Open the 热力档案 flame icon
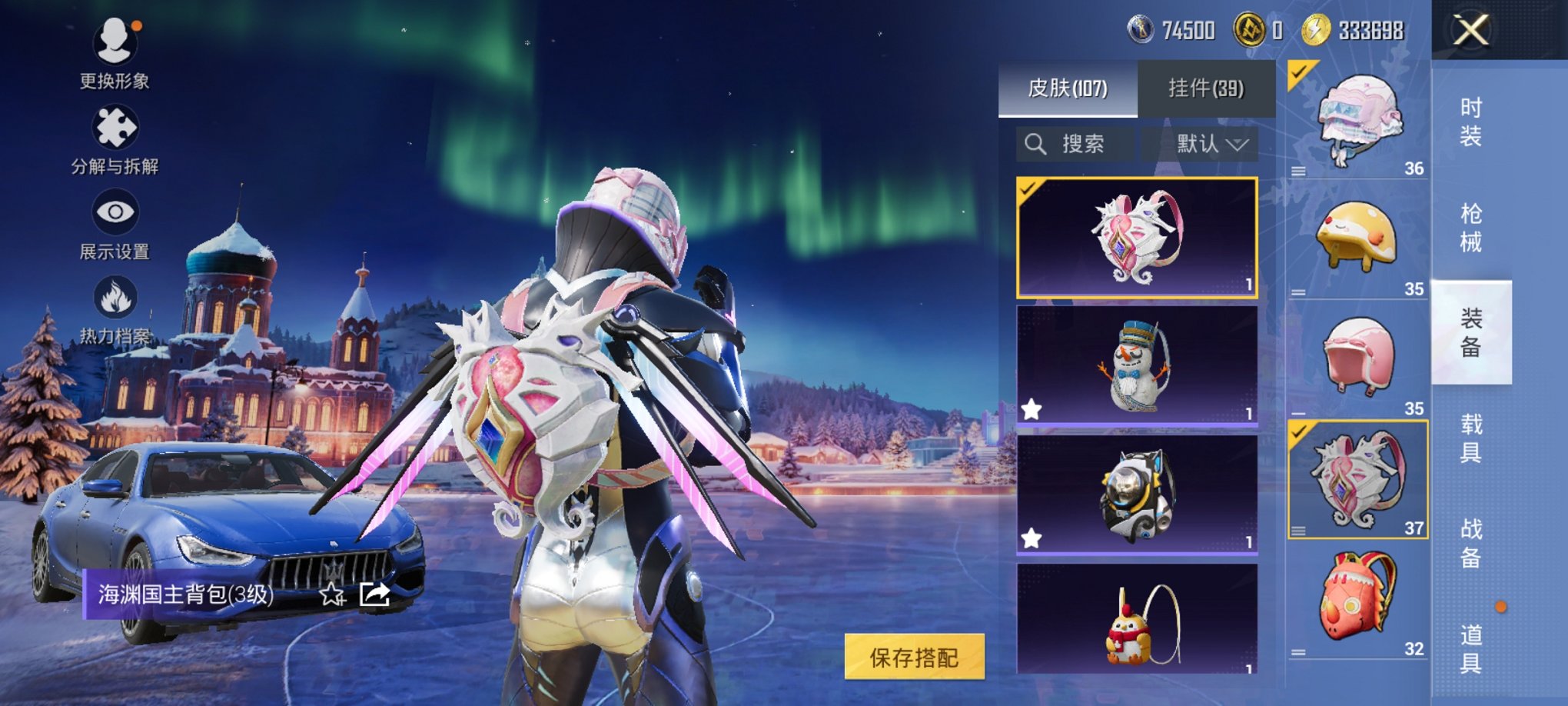1568x706 pixels. pyautogui.click(x=115, y=294)
